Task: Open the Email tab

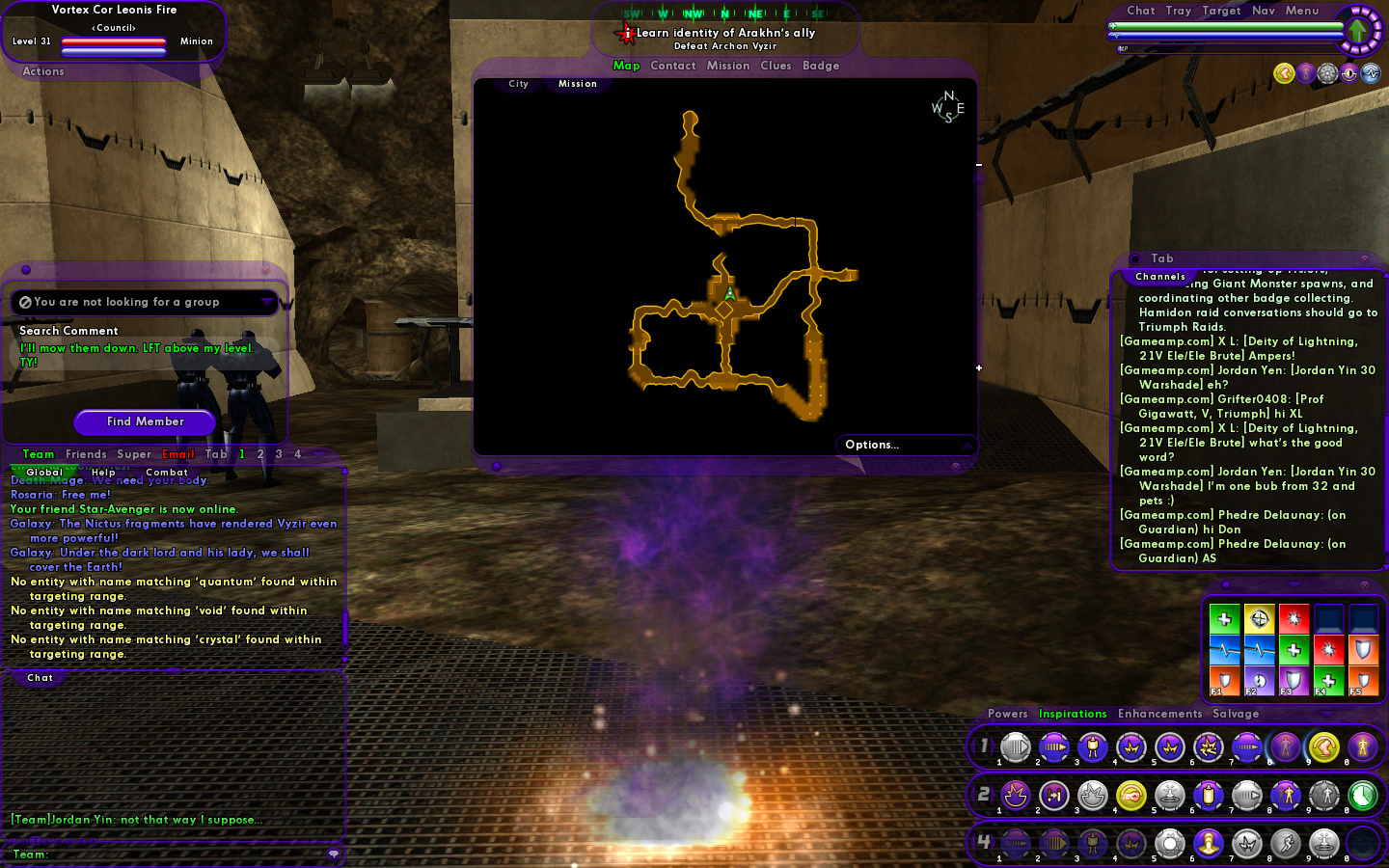Action: point(178,454)
